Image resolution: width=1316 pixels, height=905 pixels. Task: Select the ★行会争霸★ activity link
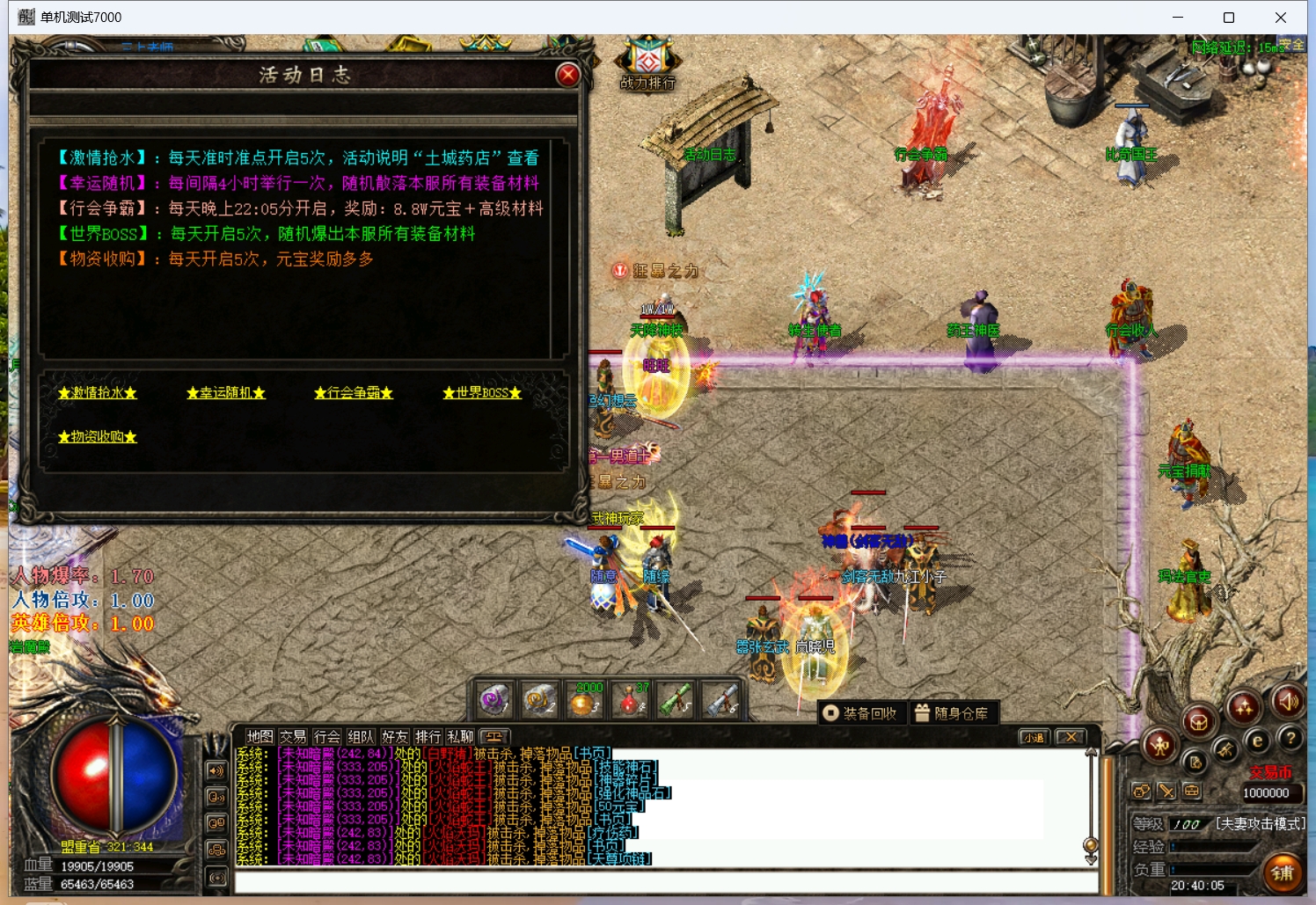click(354, 393)
